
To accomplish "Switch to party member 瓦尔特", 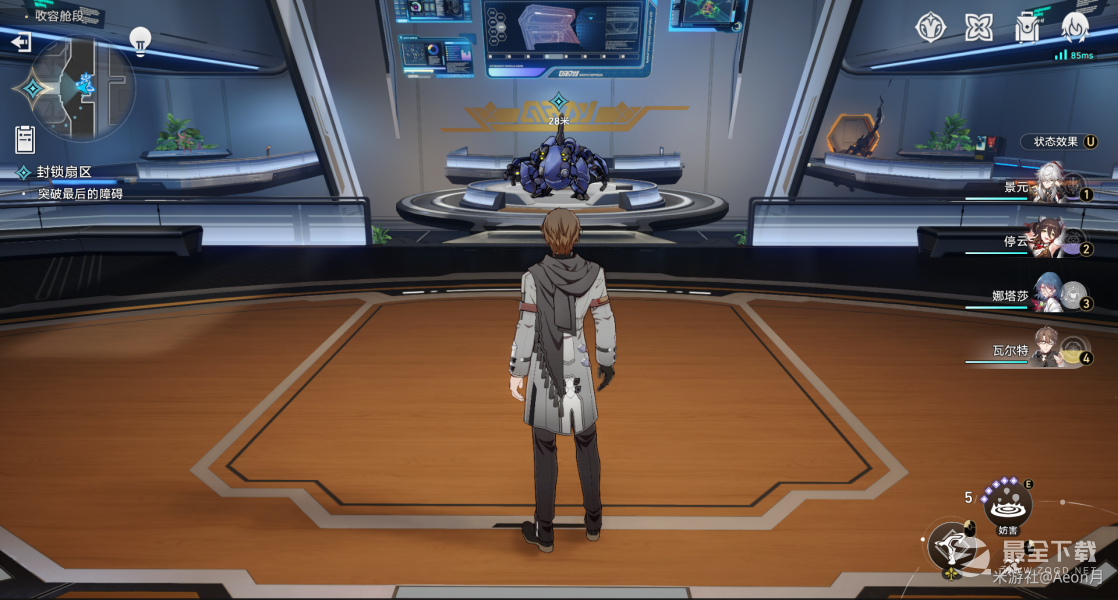I will [x=1050, y=352].
